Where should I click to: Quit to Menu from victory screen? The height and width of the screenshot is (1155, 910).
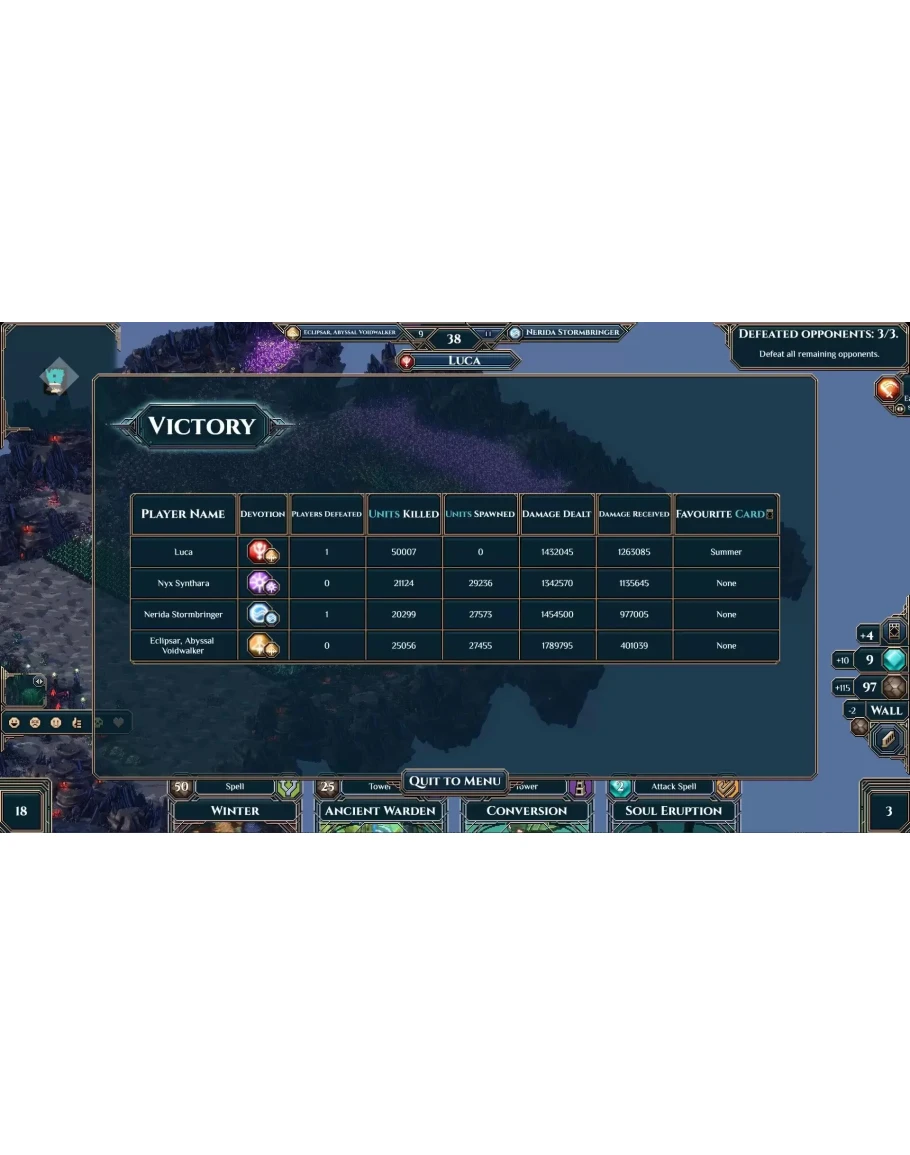(x=455, y=781)
